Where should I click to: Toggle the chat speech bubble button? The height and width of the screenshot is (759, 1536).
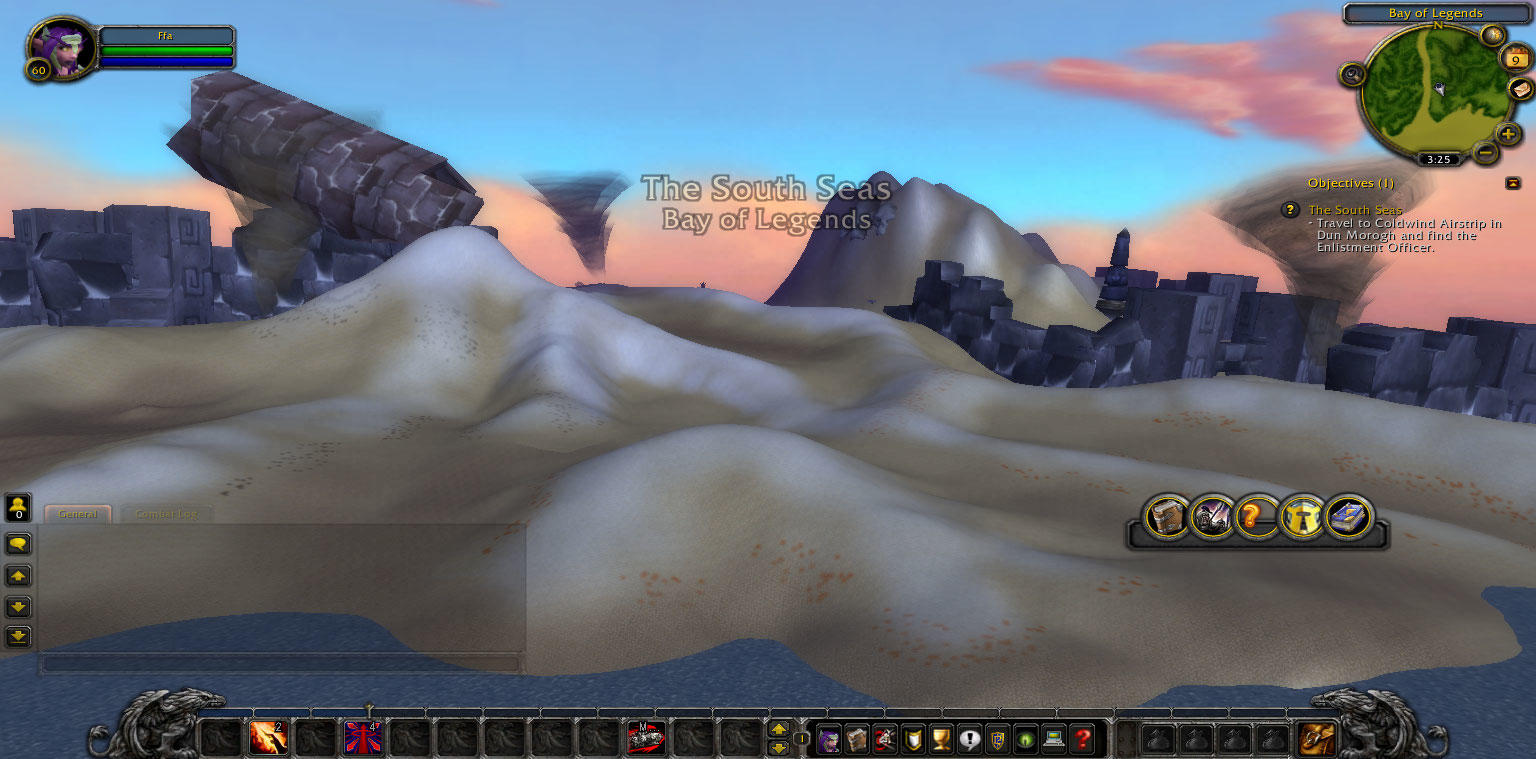click(17, 543)
